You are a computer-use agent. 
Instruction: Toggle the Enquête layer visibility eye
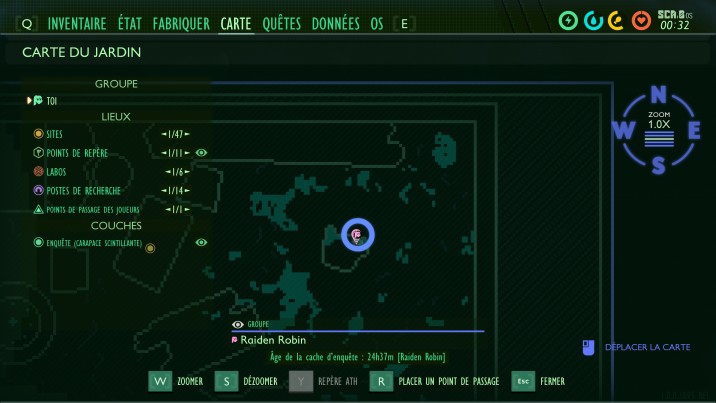click(x=201, y=242)
